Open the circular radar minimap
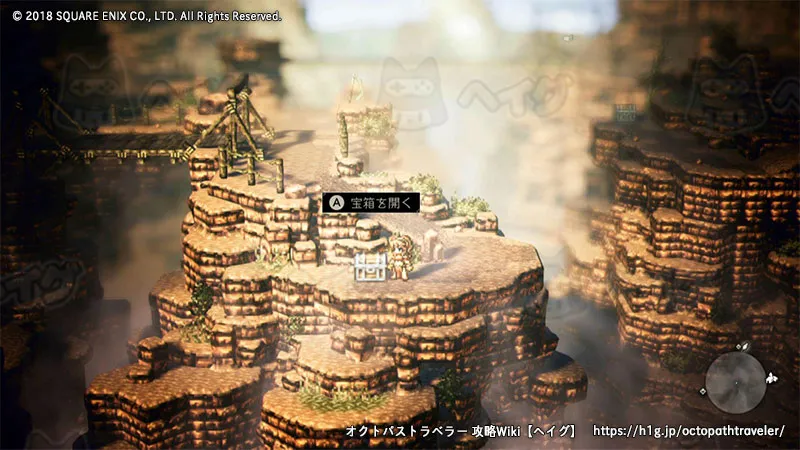Image resolution: width=800 pixels, height=450 pixels. [735, 382]
